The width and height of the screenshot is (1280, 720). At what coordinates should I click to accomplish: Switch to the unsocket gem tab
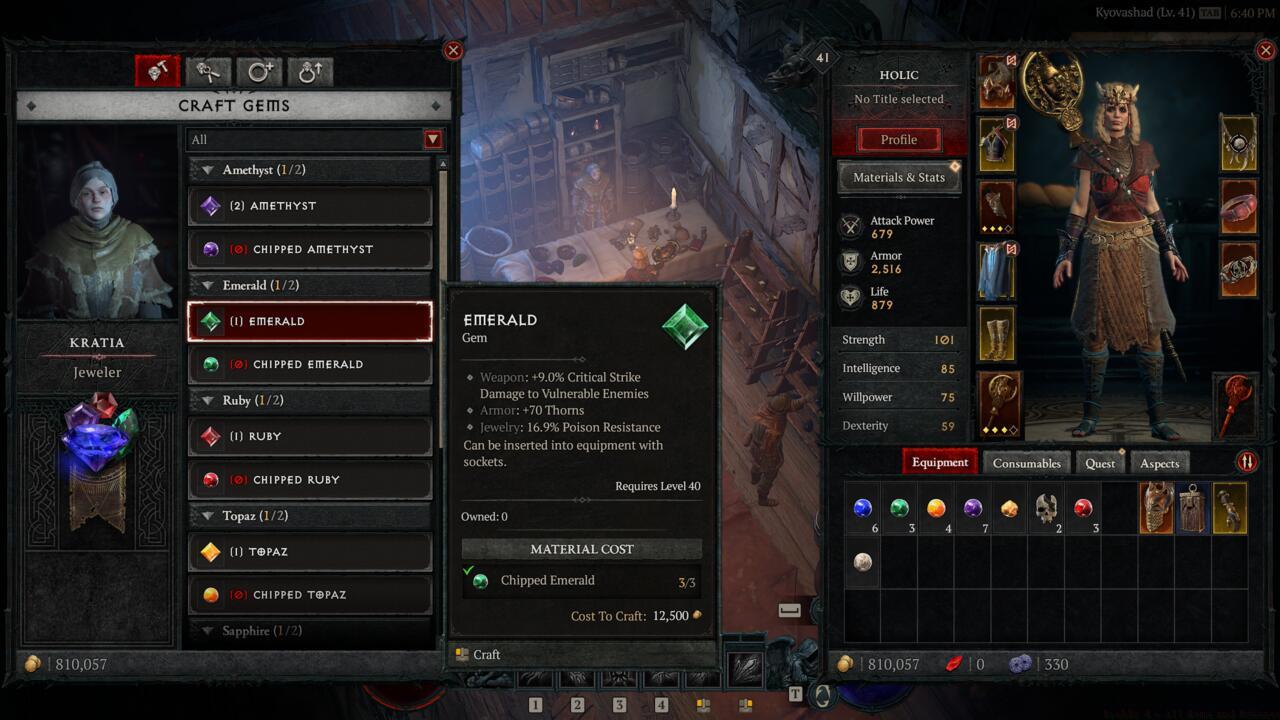pyautogui.click(x=208, y=71)
